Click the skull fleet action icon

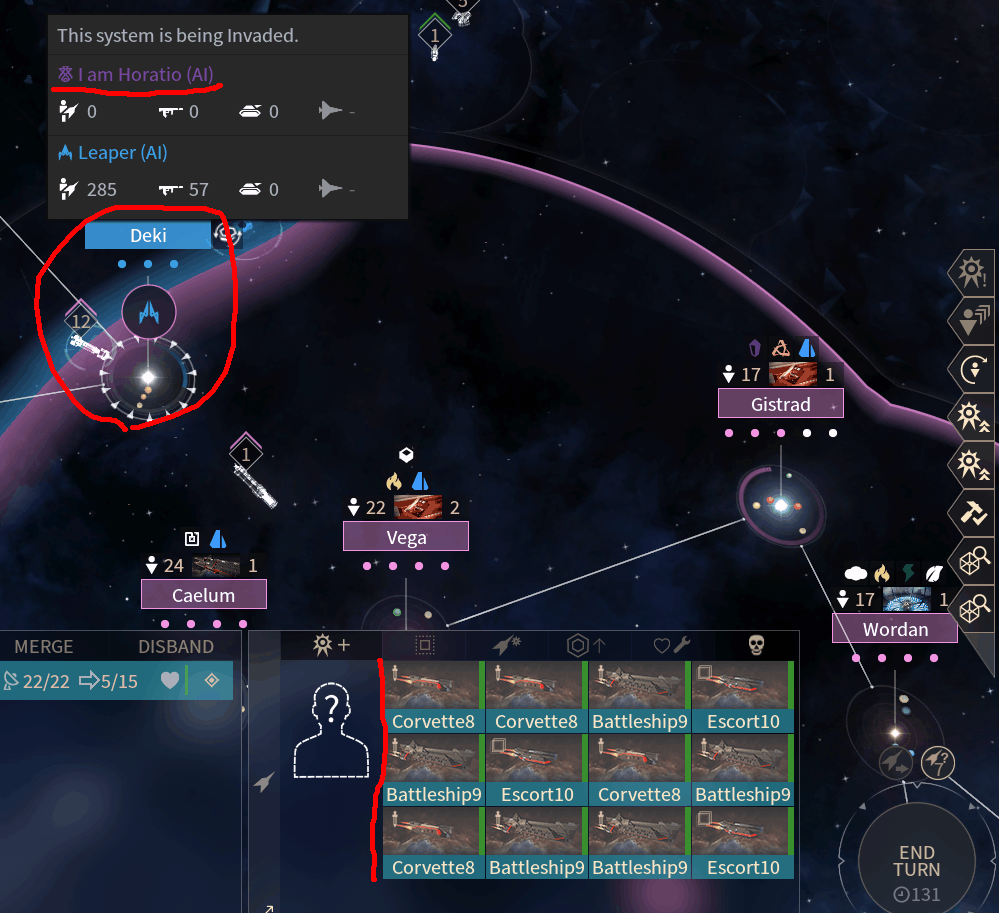click(757, 645)
